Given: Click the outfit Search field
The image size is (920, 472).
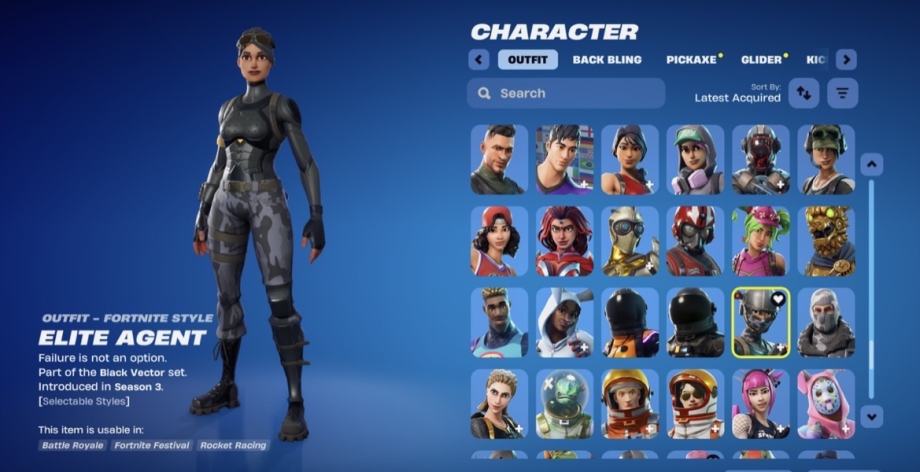Looking at the screenshot, I should point(566,93).
